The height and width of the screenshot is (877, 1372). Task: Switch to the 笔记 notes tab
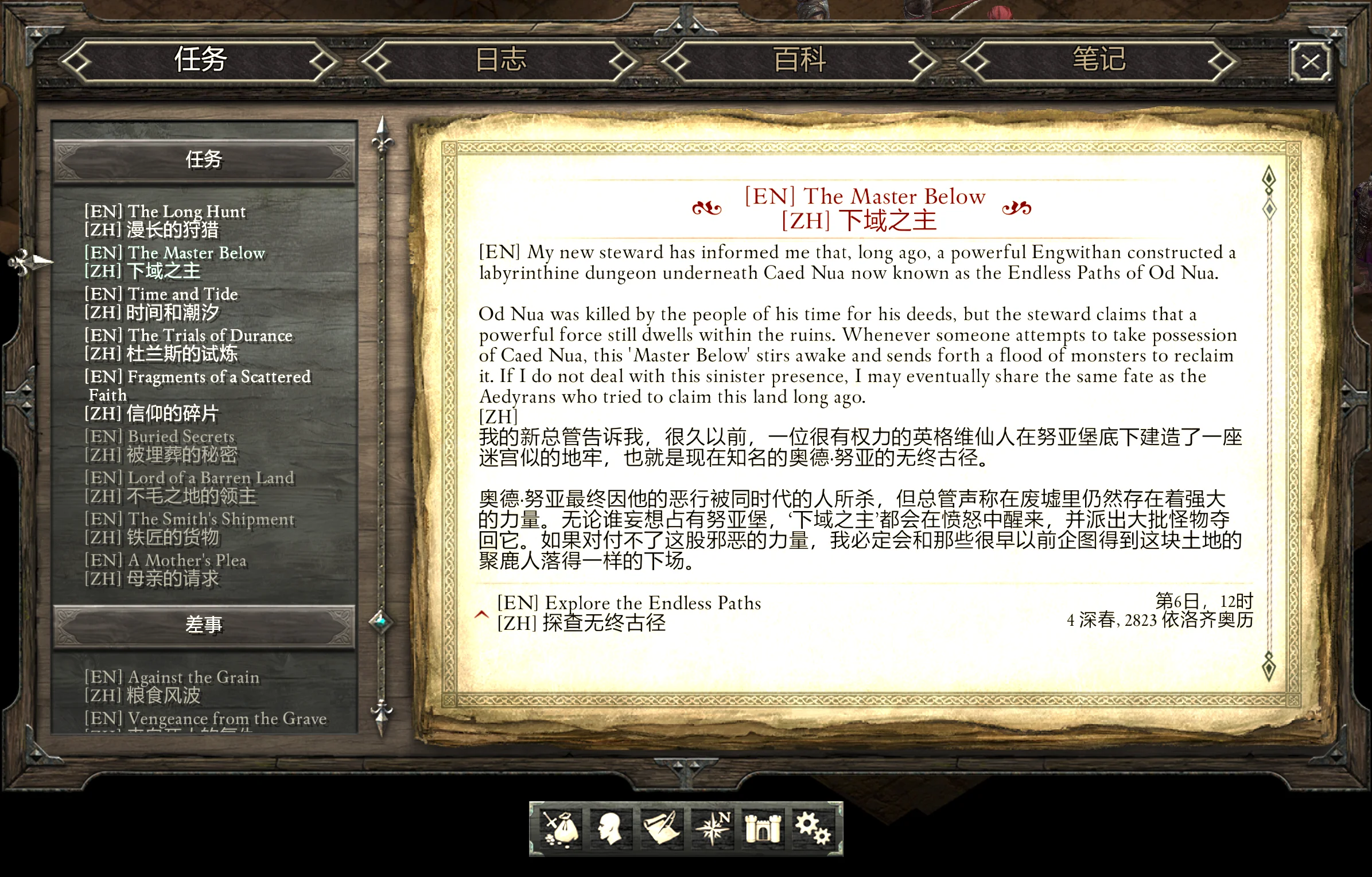point(1101,60)
